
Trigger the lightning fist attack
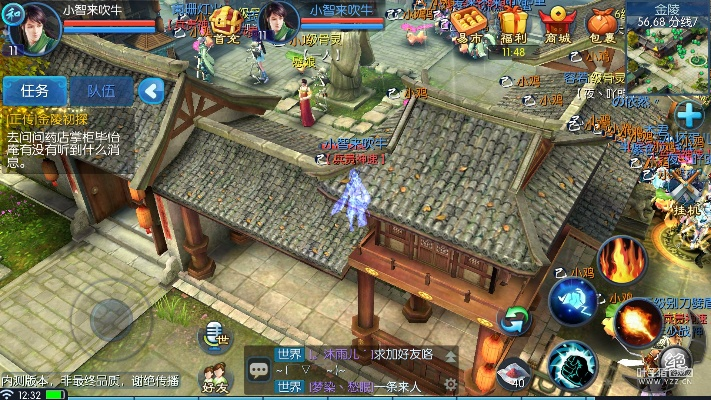(573, 362)
